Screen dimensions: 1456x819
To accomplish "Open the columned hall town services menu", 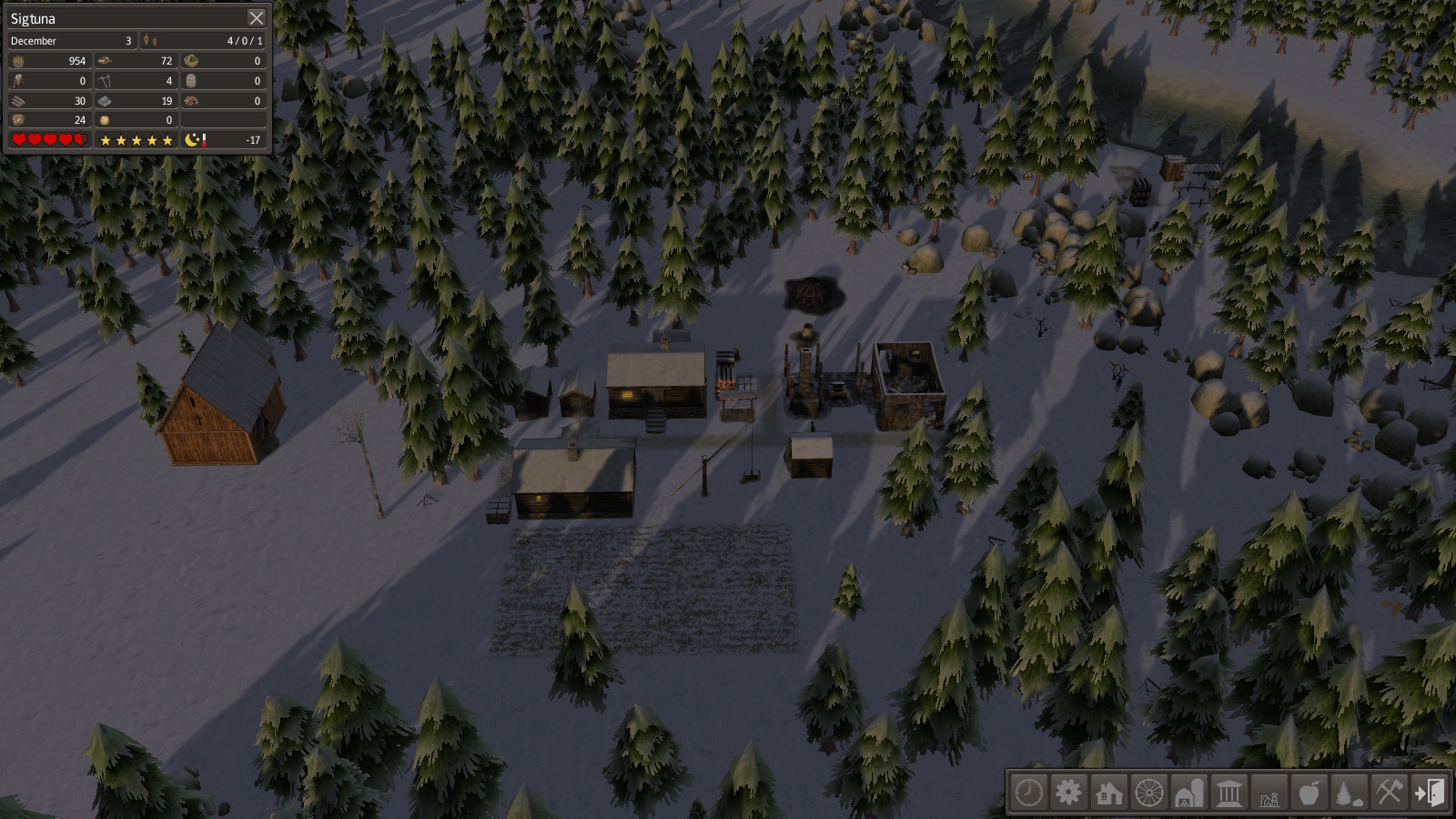I will click(x=1228, y=793).
